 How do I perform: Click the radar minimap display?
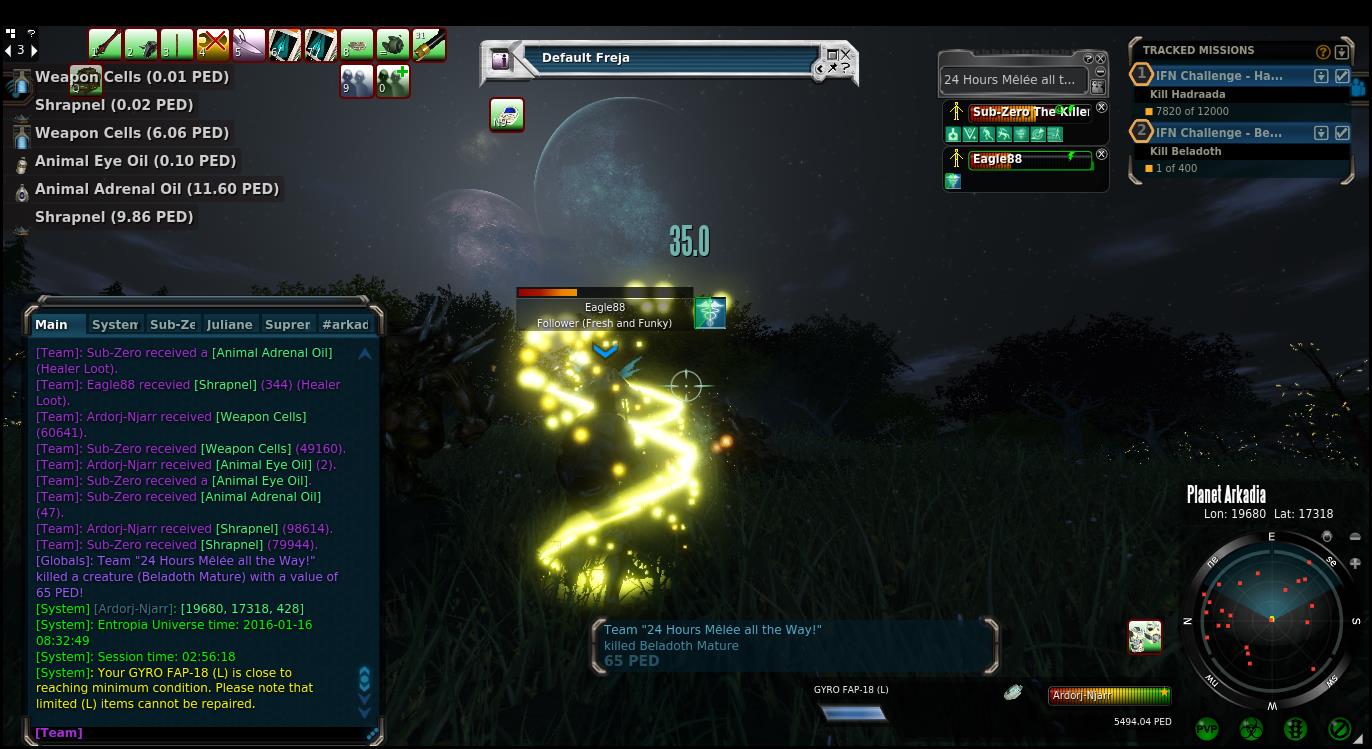pyautogui.click(x=1271, y=620)
